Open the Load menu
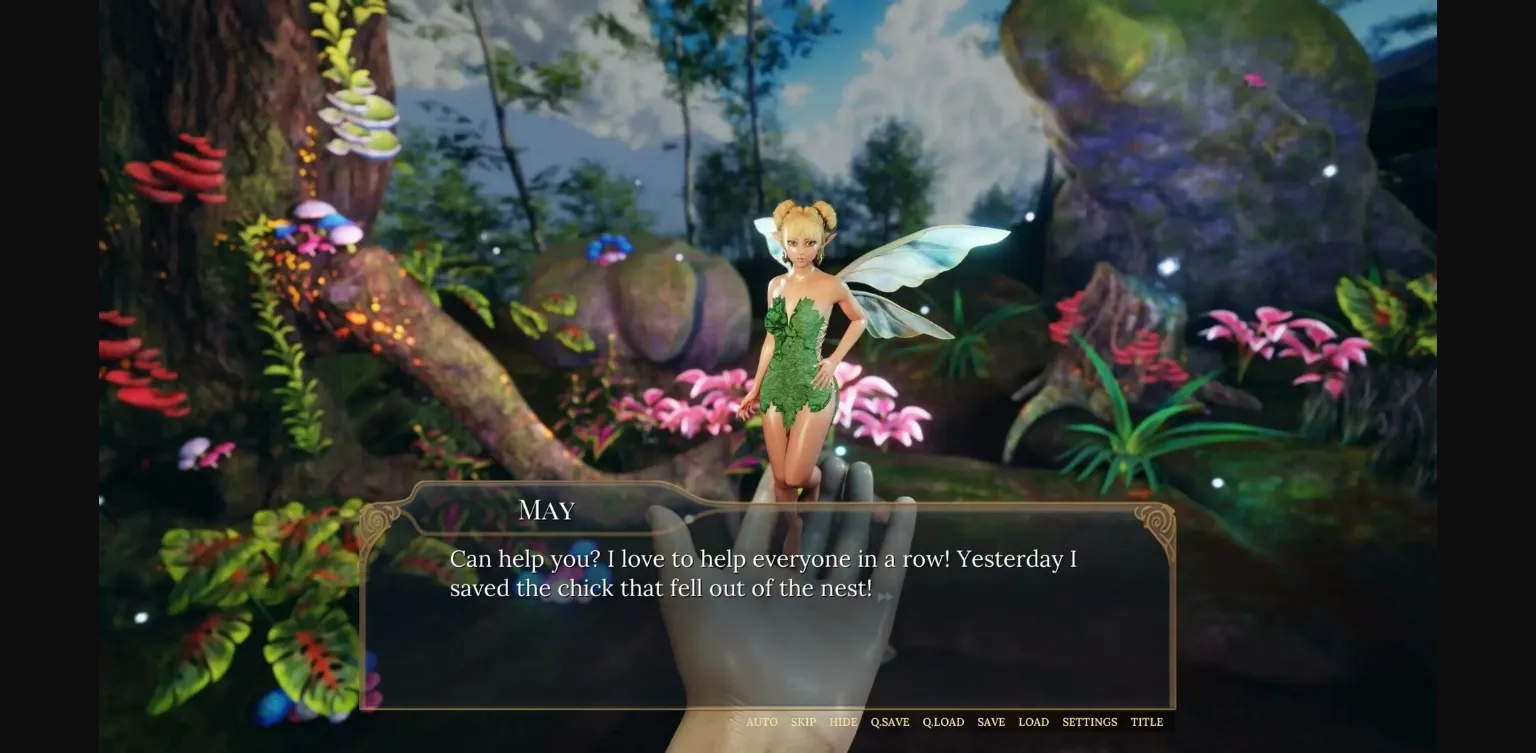This screenshot has height=753, width=1536. pyautogui.click(x=1033, y=722)
